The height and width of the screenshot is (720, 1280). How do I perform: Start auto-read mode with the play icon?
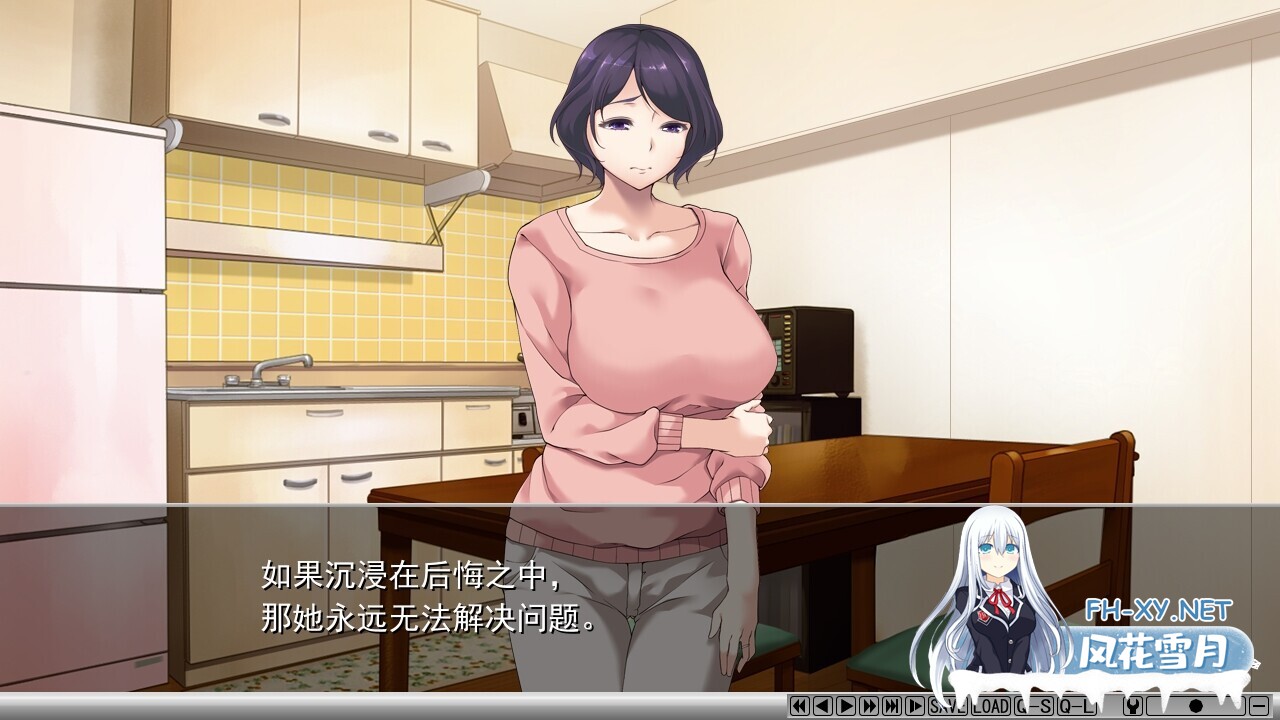(848, 706)
